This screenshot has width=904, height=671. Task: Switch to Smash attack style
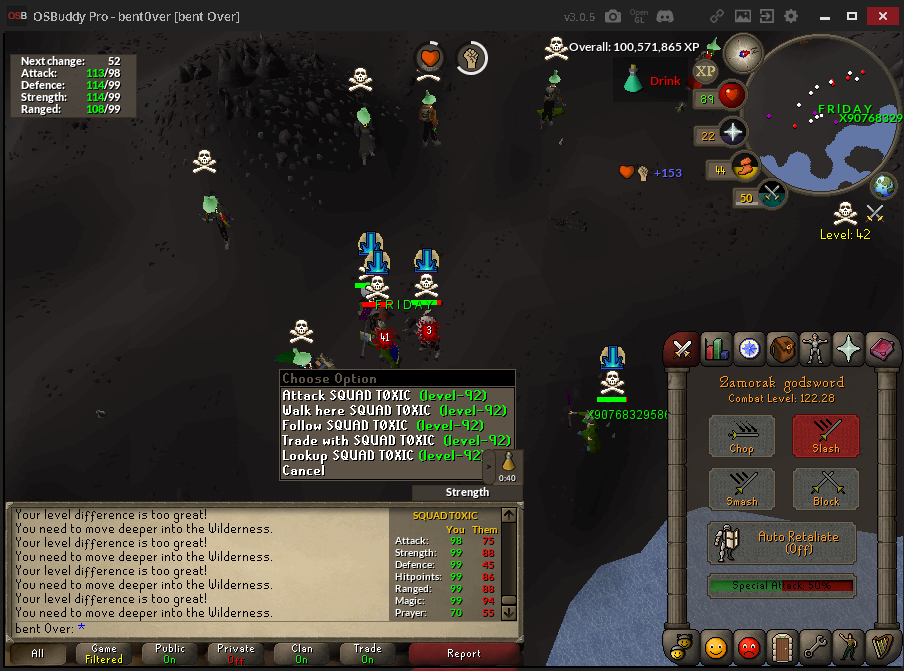(741, 489)
